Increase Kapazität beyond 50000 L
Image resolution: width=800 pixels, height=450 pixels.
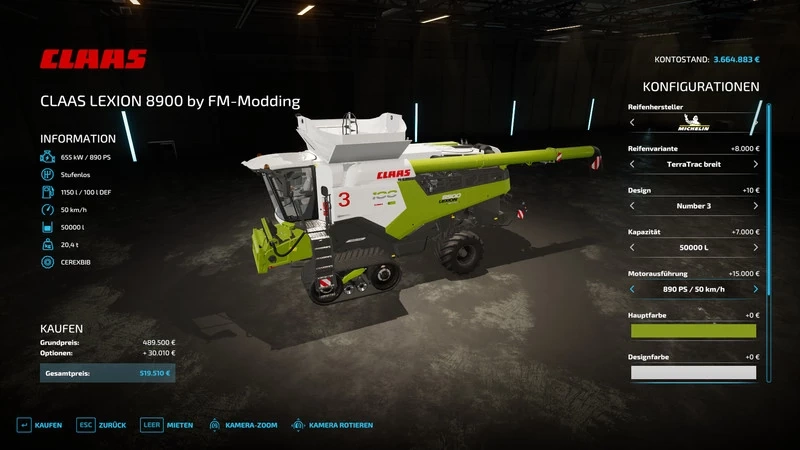[756, 247]
